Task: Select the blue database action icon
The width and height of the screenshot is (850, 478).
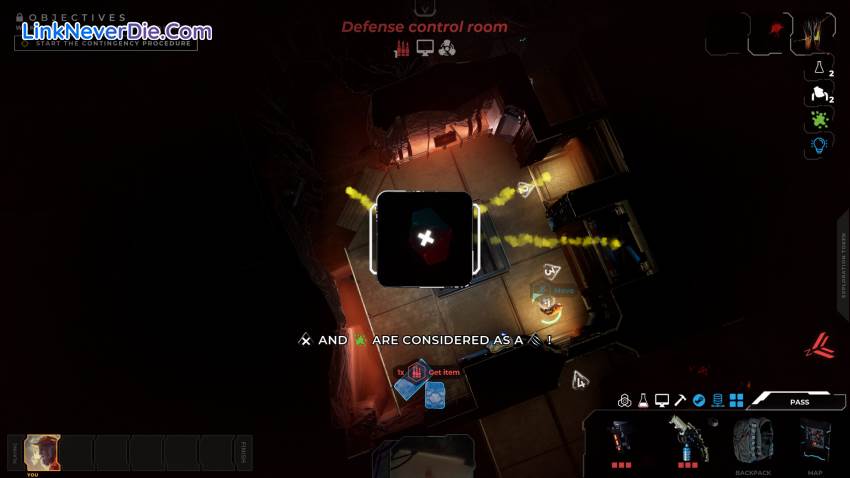Action: (718, 400)
